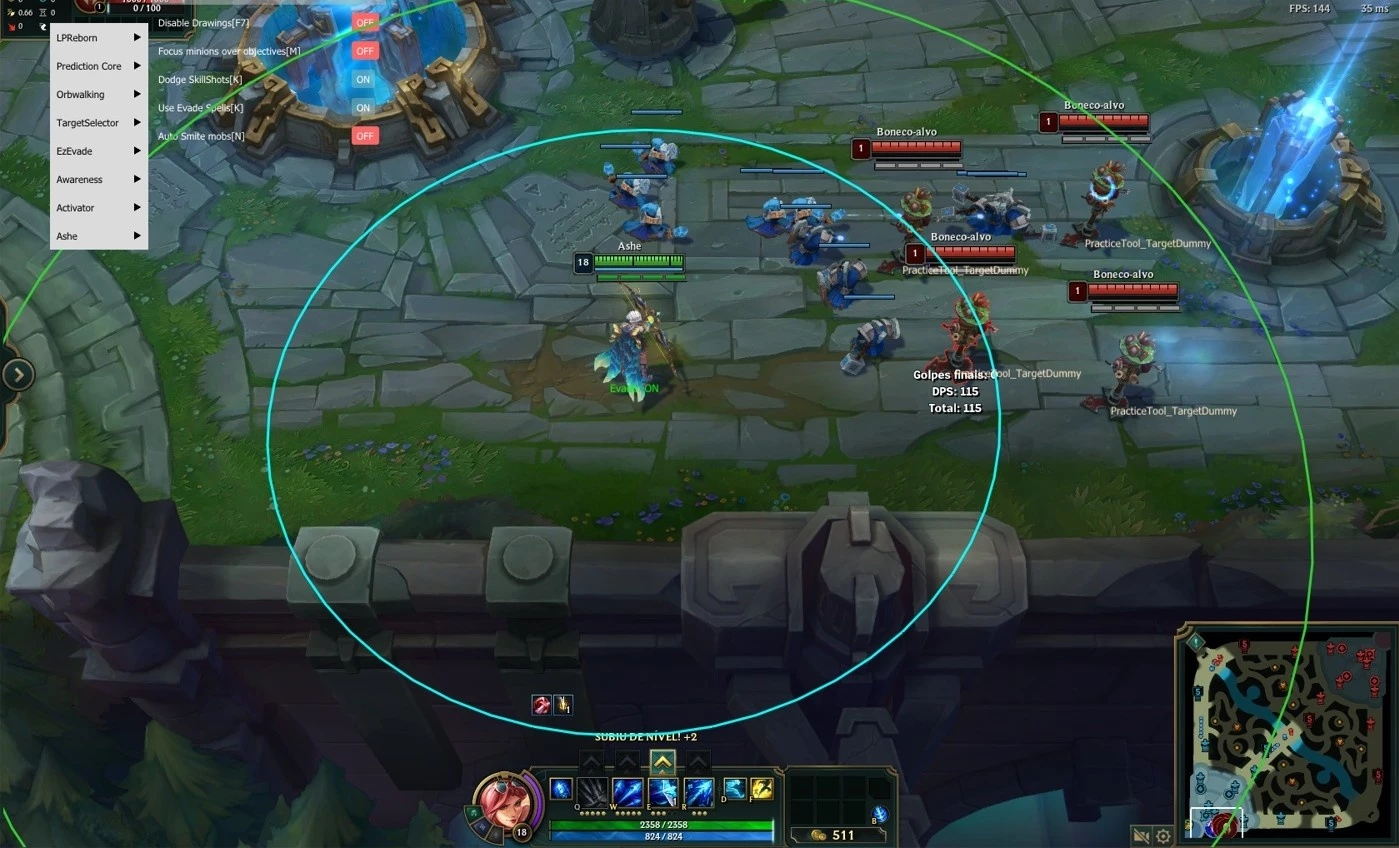
Task: Click the locked camera toggle icon
Action: 1141,834
